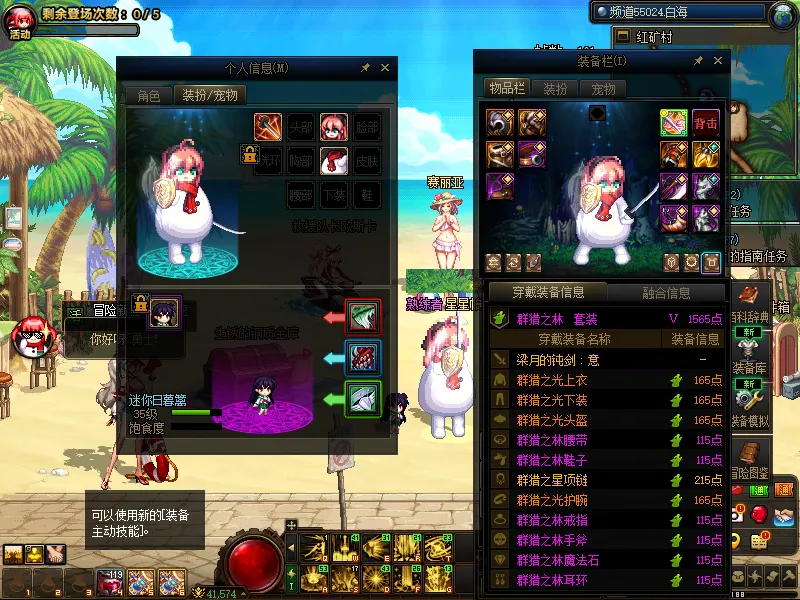The height and width of the screenshot is (600, 800).
Task: Close the 装备栏 equipment window
Action: [718, 61]
